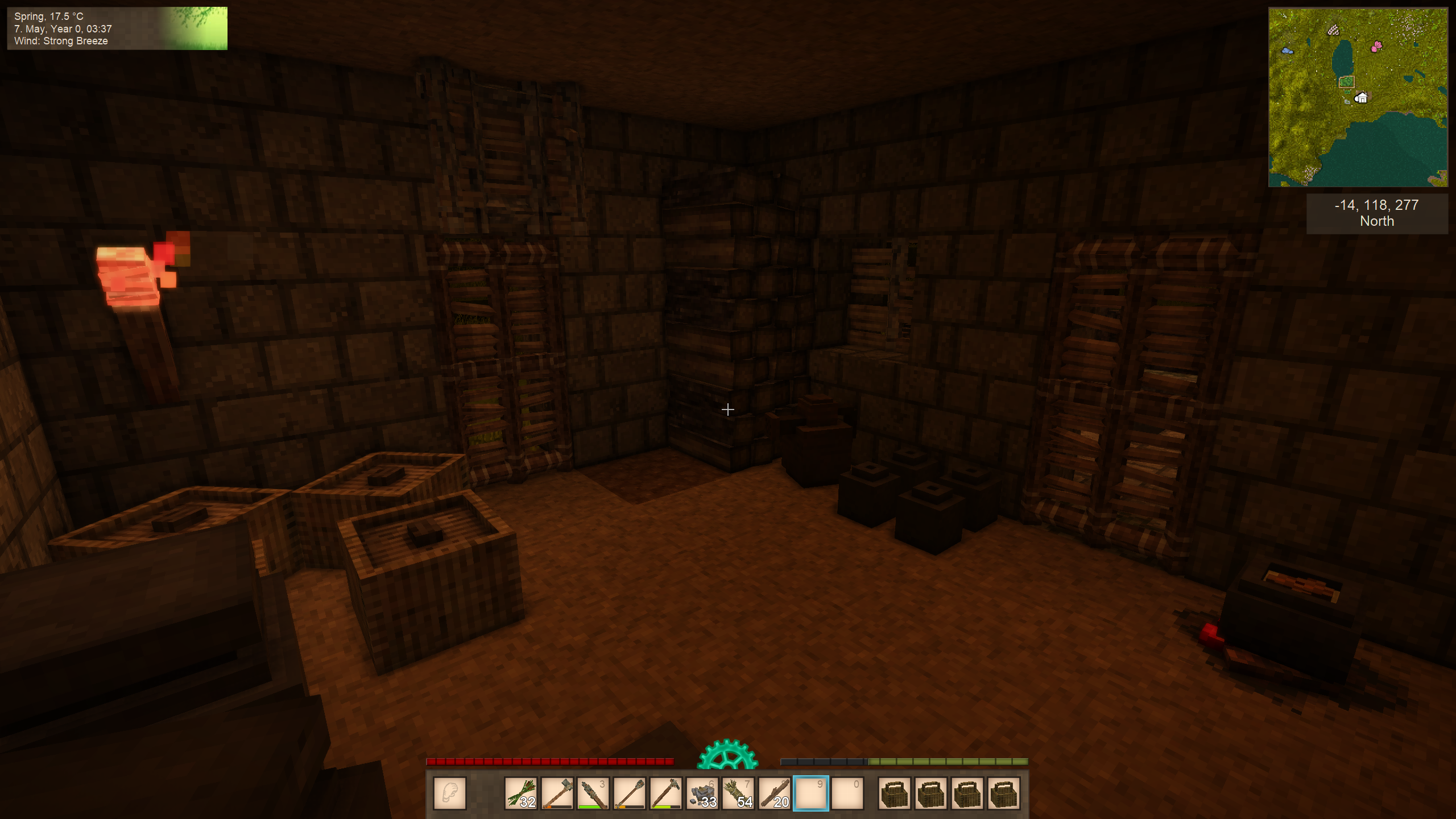Open the minimap
The height and width of the screenshot is (819, 1456).
click(x=1358, y=97)
